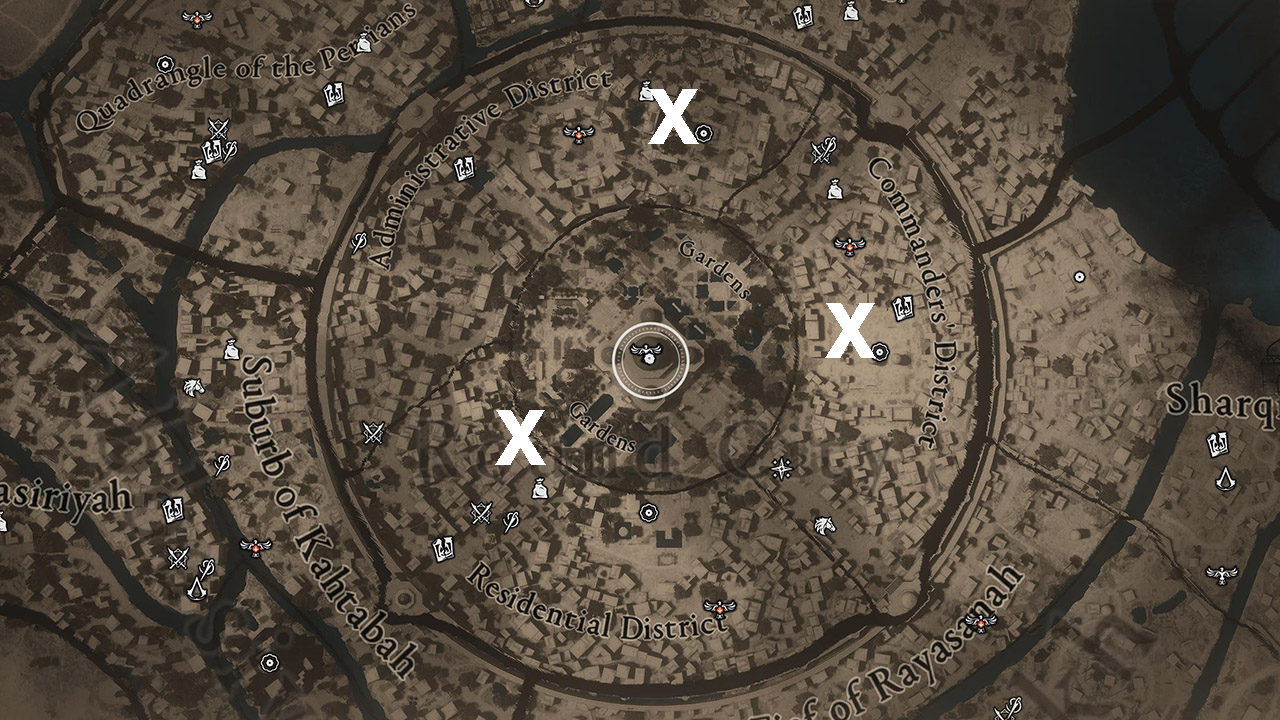Click the viewpoint icon in the Commanders' District
This screenshot has width=1280, height=720.
pos(850,245)
